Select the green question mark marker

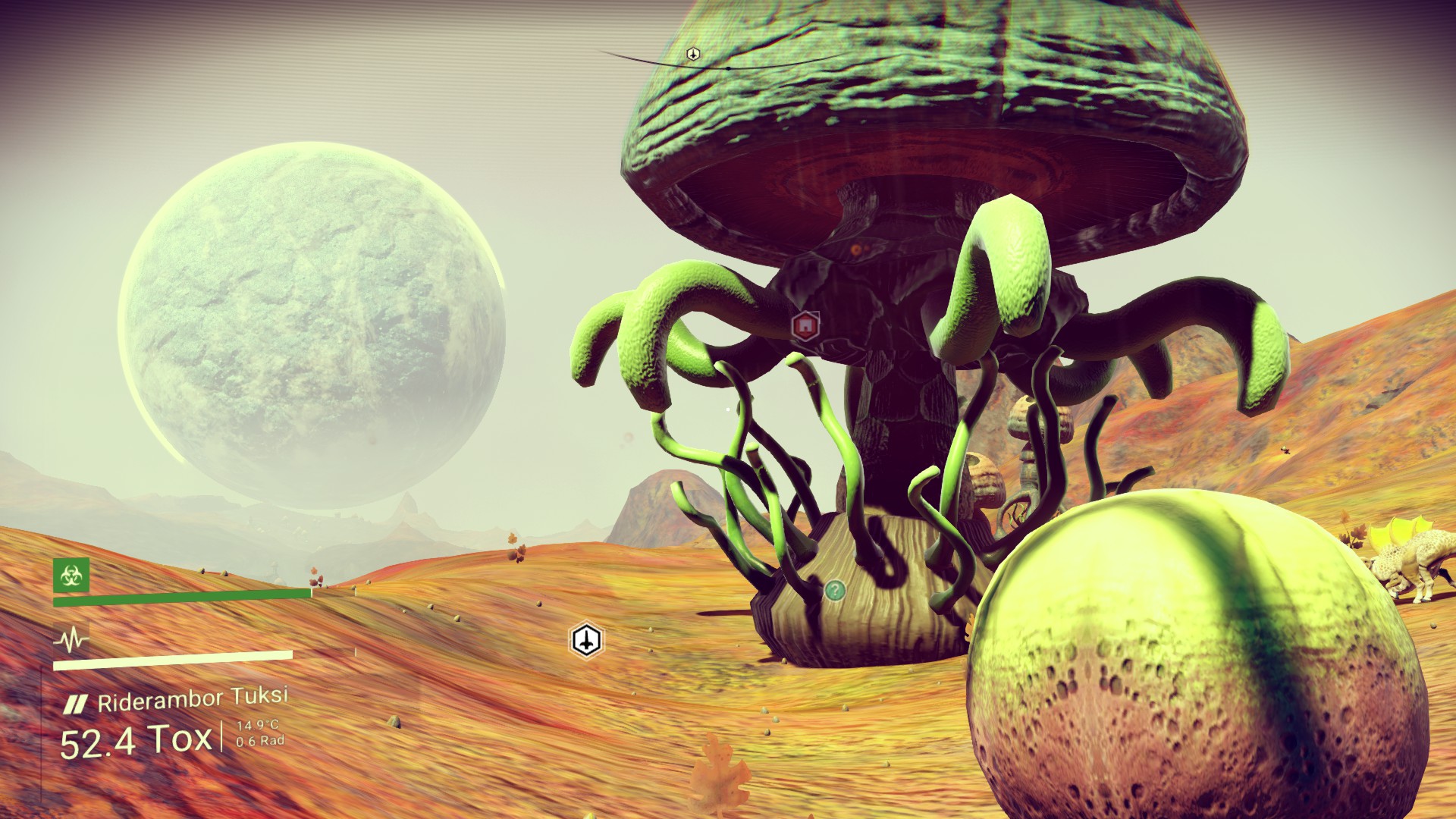835,590
